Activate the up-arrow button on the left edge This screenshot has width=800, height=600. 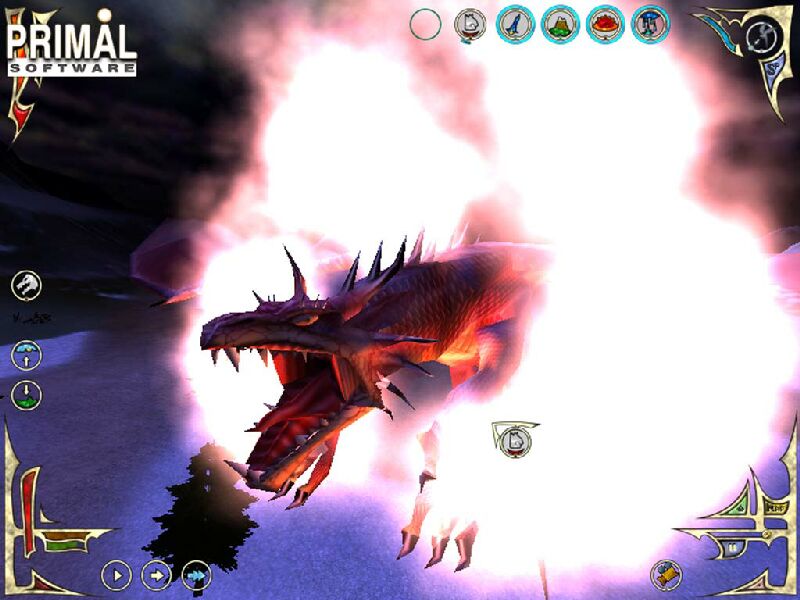click(x=27, y=354)
